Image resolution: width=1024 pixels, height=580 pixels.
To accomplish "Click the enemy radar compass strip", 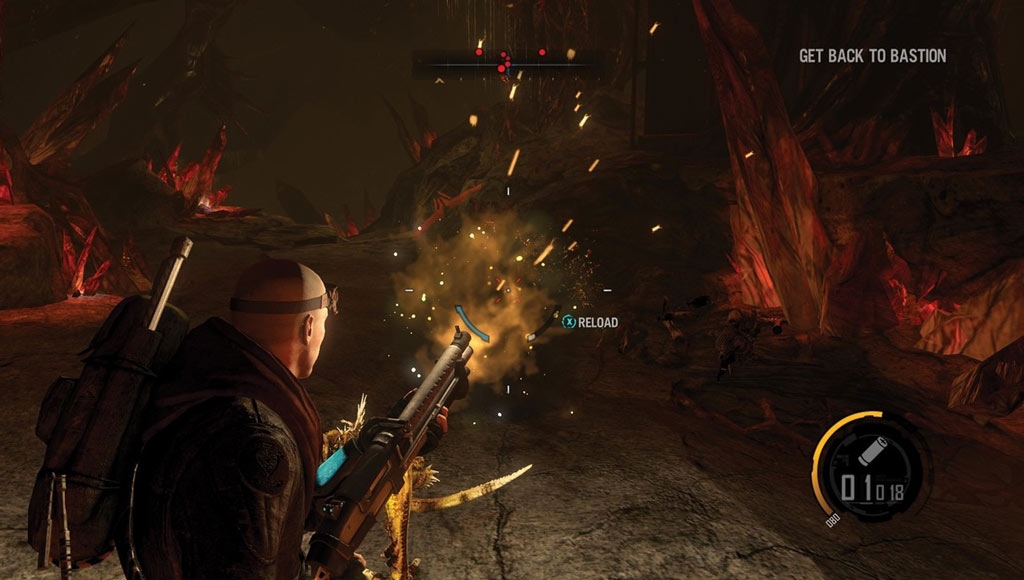I will pos(508,64).
